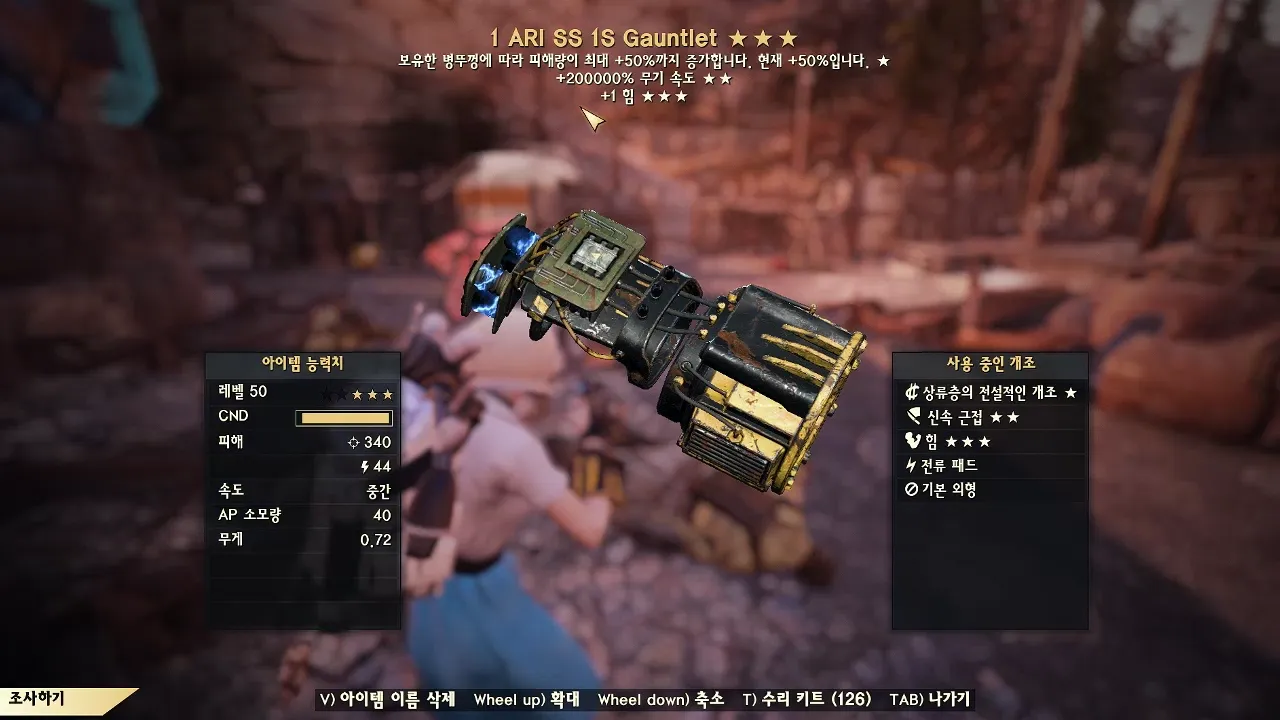
Task: Use the 수리 키트 repair kit button
Action: (x=807, y=699)
